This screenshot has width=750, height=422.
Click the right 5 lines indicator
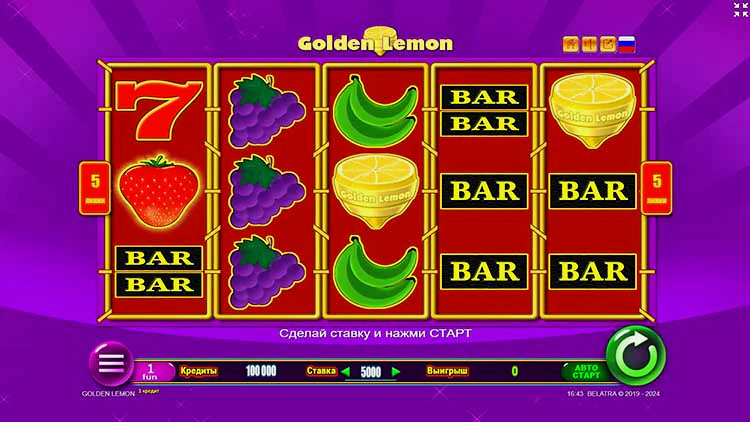(657, 186)
